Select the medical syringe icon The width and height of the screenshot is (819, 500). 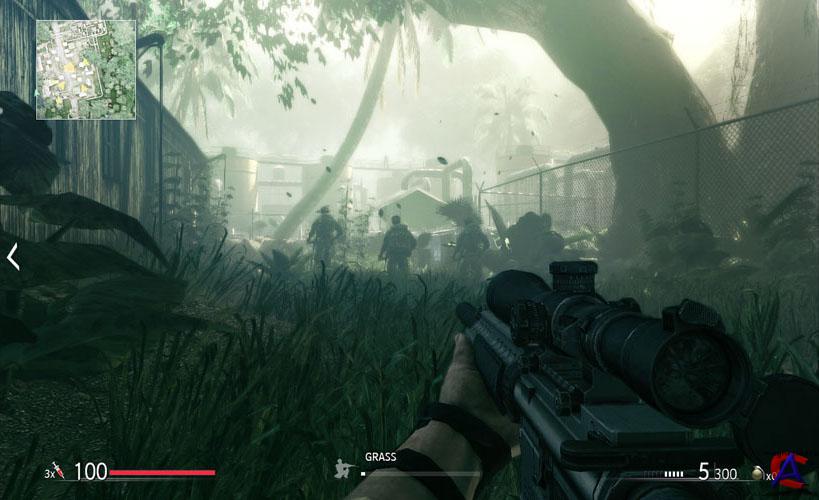[x=58, y=471]
